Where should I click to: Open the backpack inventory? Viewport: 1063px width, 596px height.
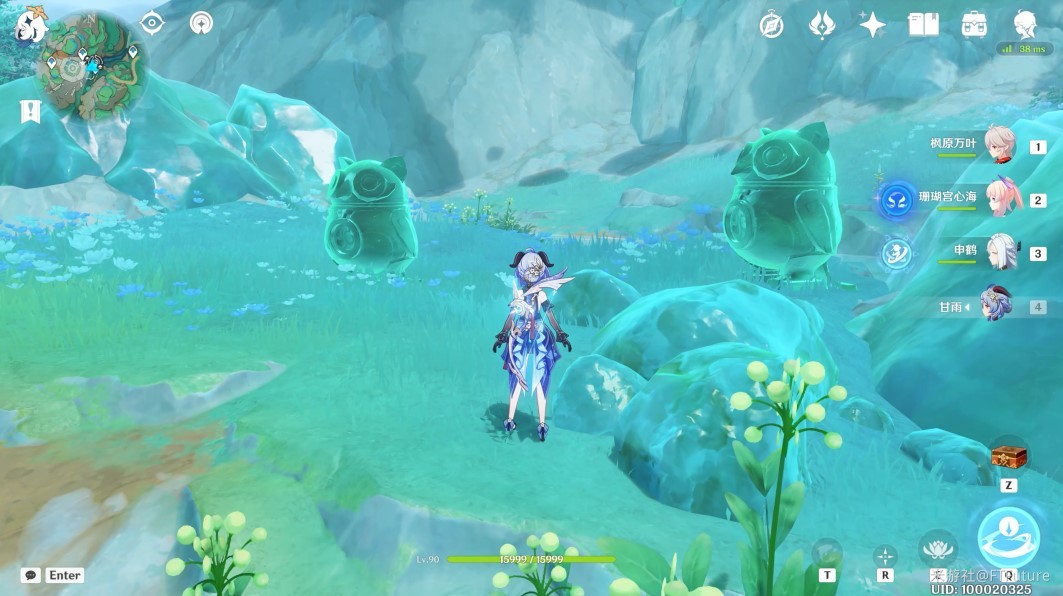(975, 25)
